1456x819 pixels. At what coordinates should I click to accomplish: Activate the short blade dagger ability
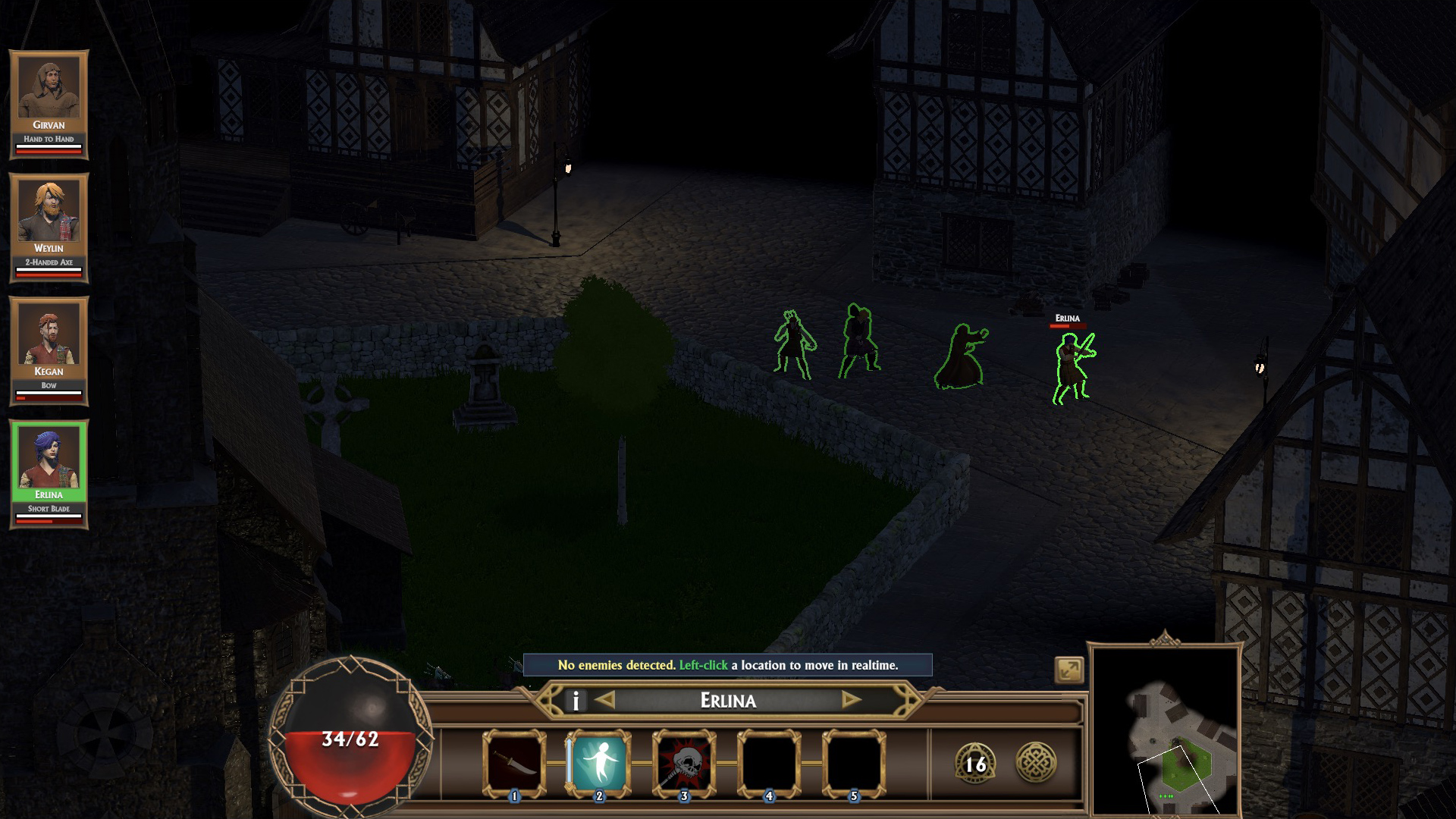pos(515,763)
